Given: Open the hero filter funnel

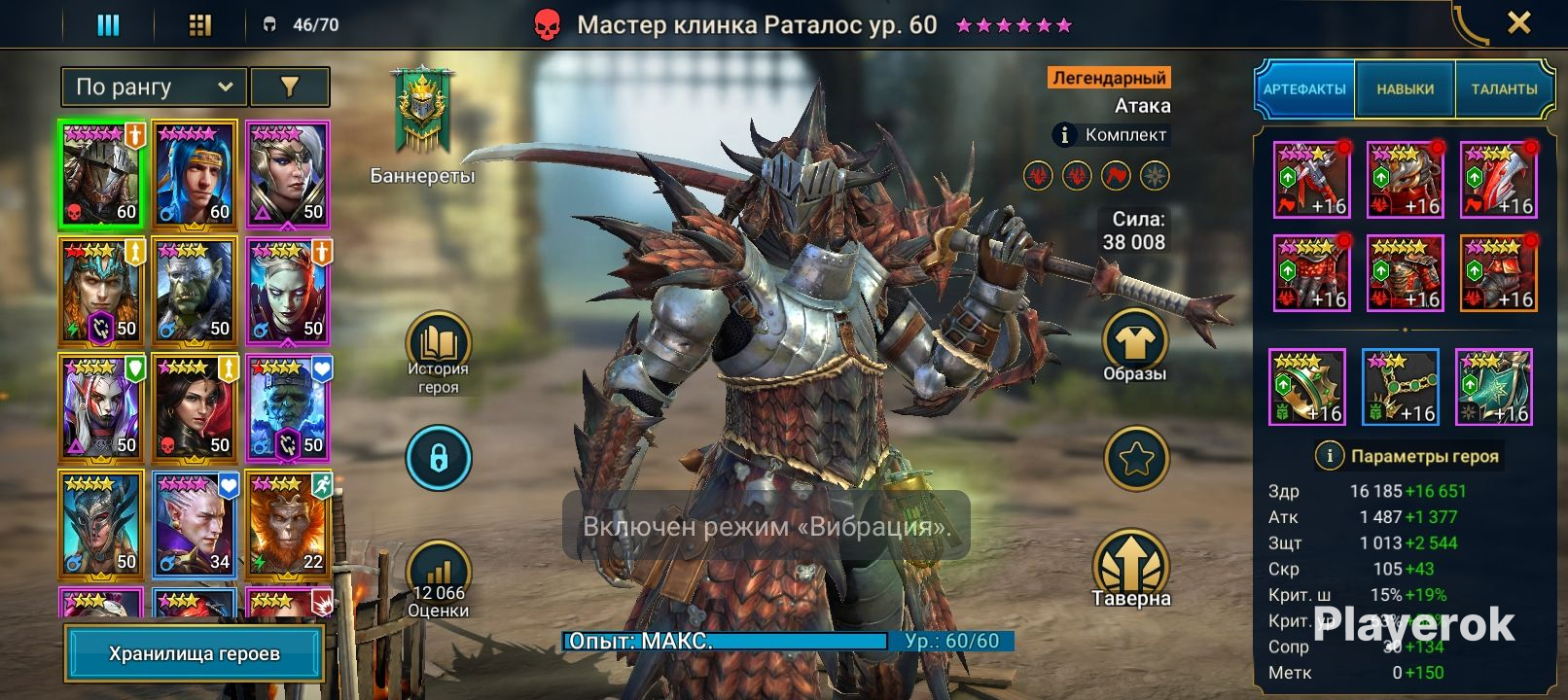Looking at the screenshot, I should (x=290, y=87).
